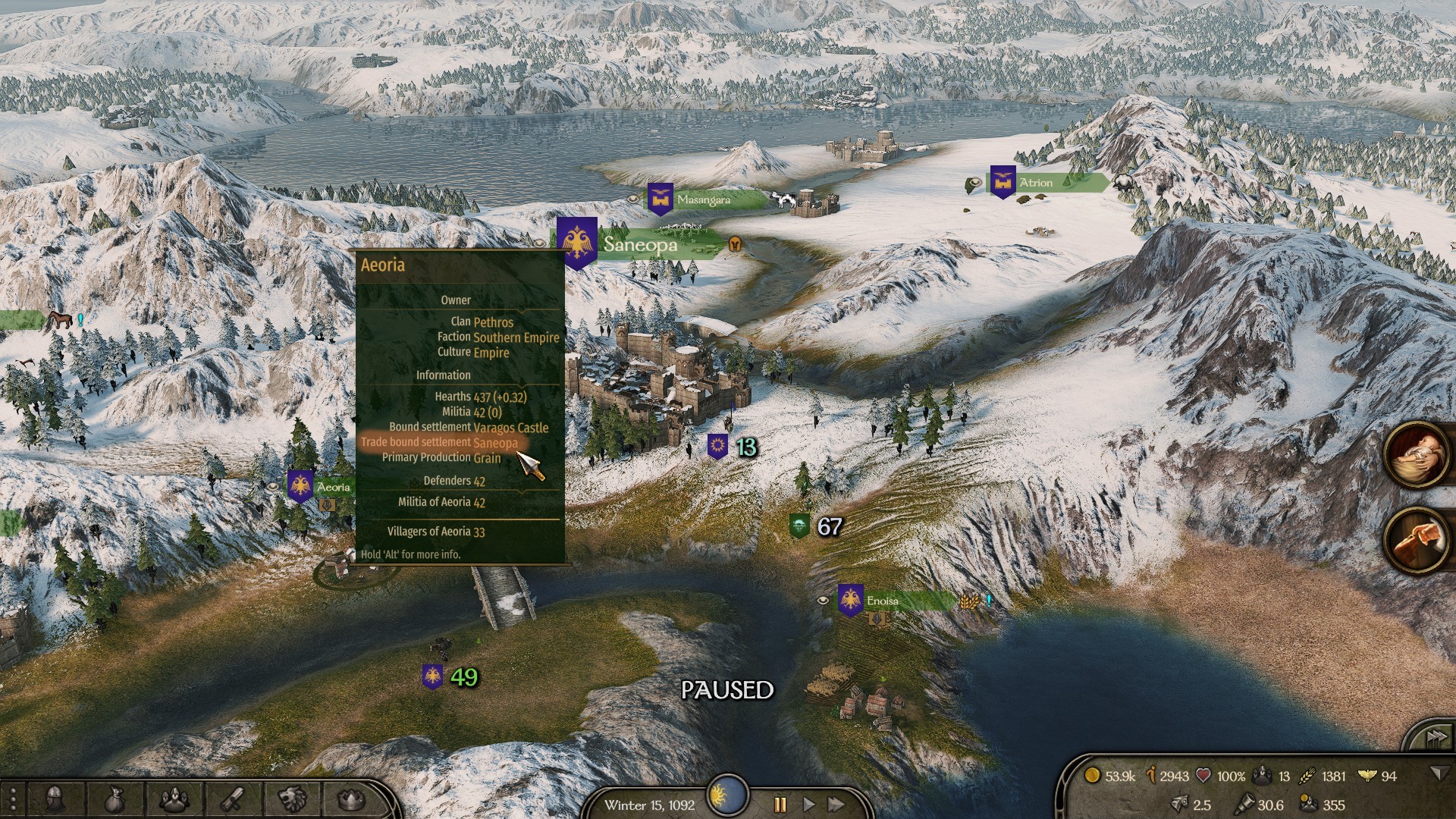Set time to fast-forward speed
Screen dimensions: 1456x819
click(x=836, y=805)
